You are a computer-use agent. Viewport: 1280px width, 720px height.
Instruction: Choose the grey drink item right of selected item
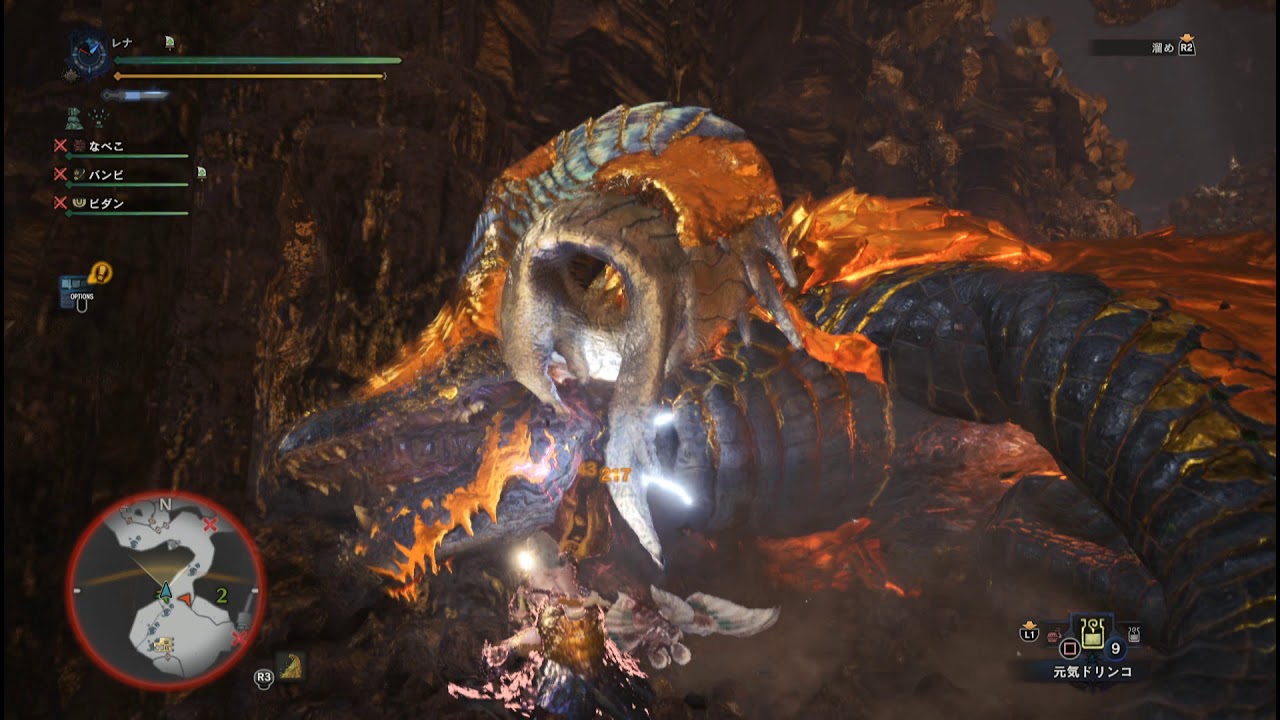pos(1134,634)
